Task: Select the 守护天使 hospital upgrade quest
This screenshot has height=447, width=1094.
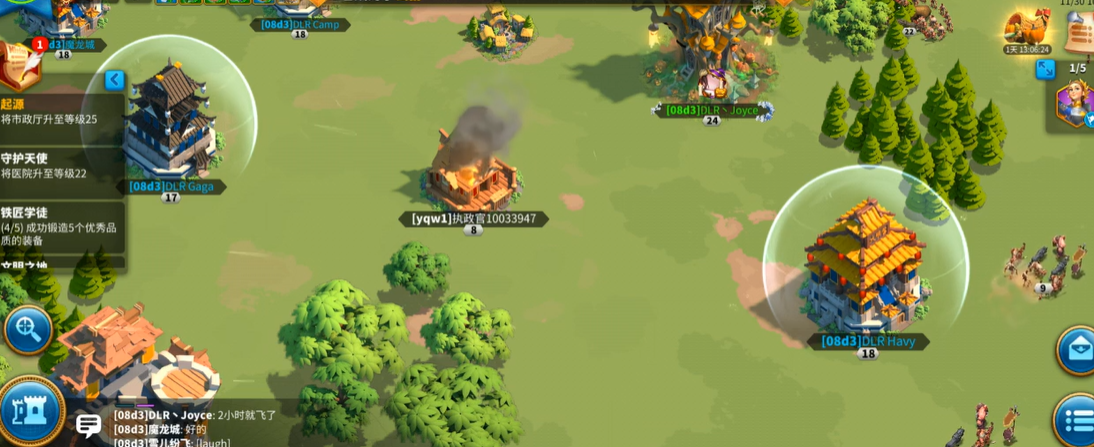Action: (60, 166)
